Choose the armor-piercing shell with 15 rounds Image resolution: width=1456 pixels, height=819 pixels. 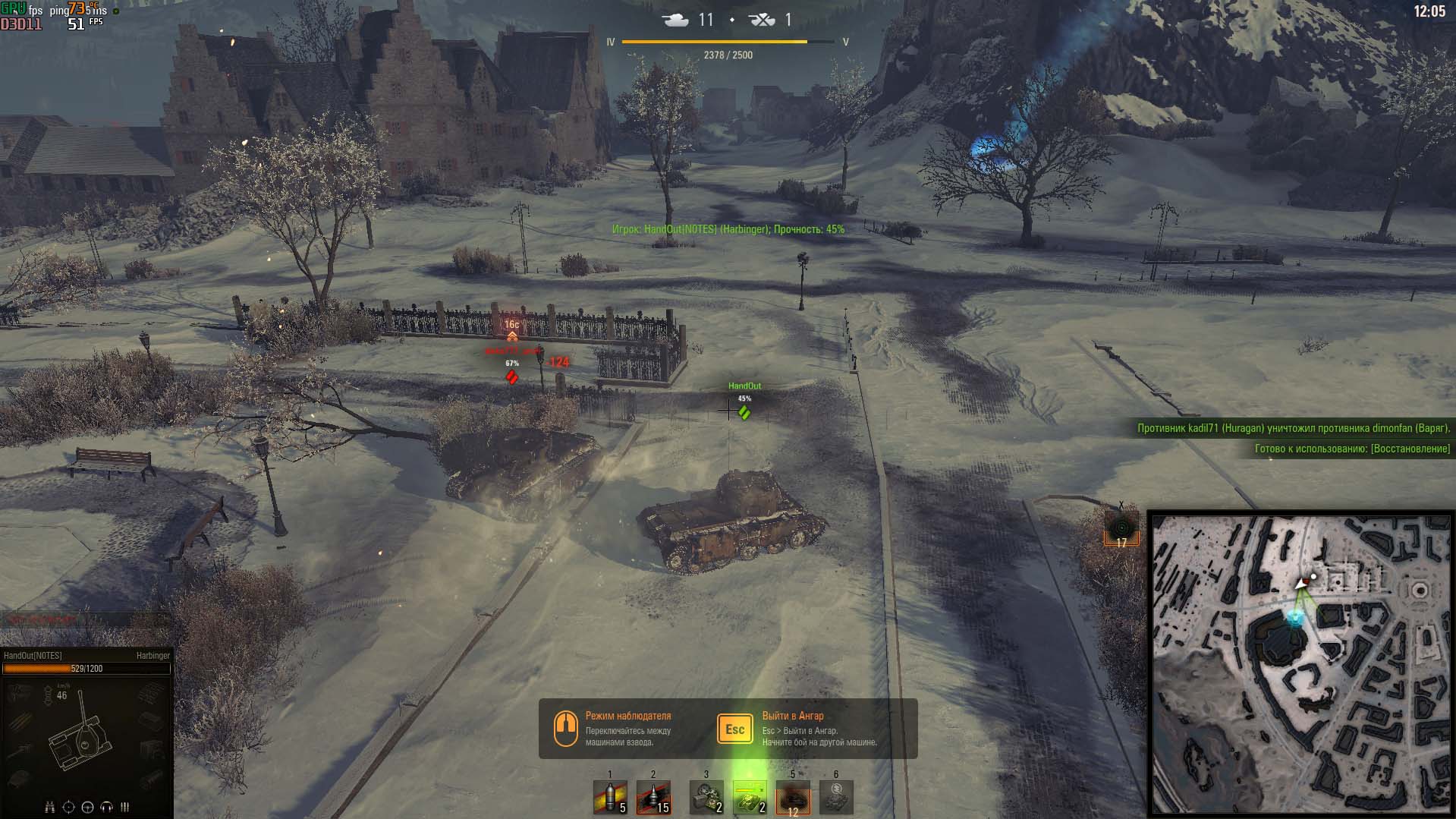653,799
